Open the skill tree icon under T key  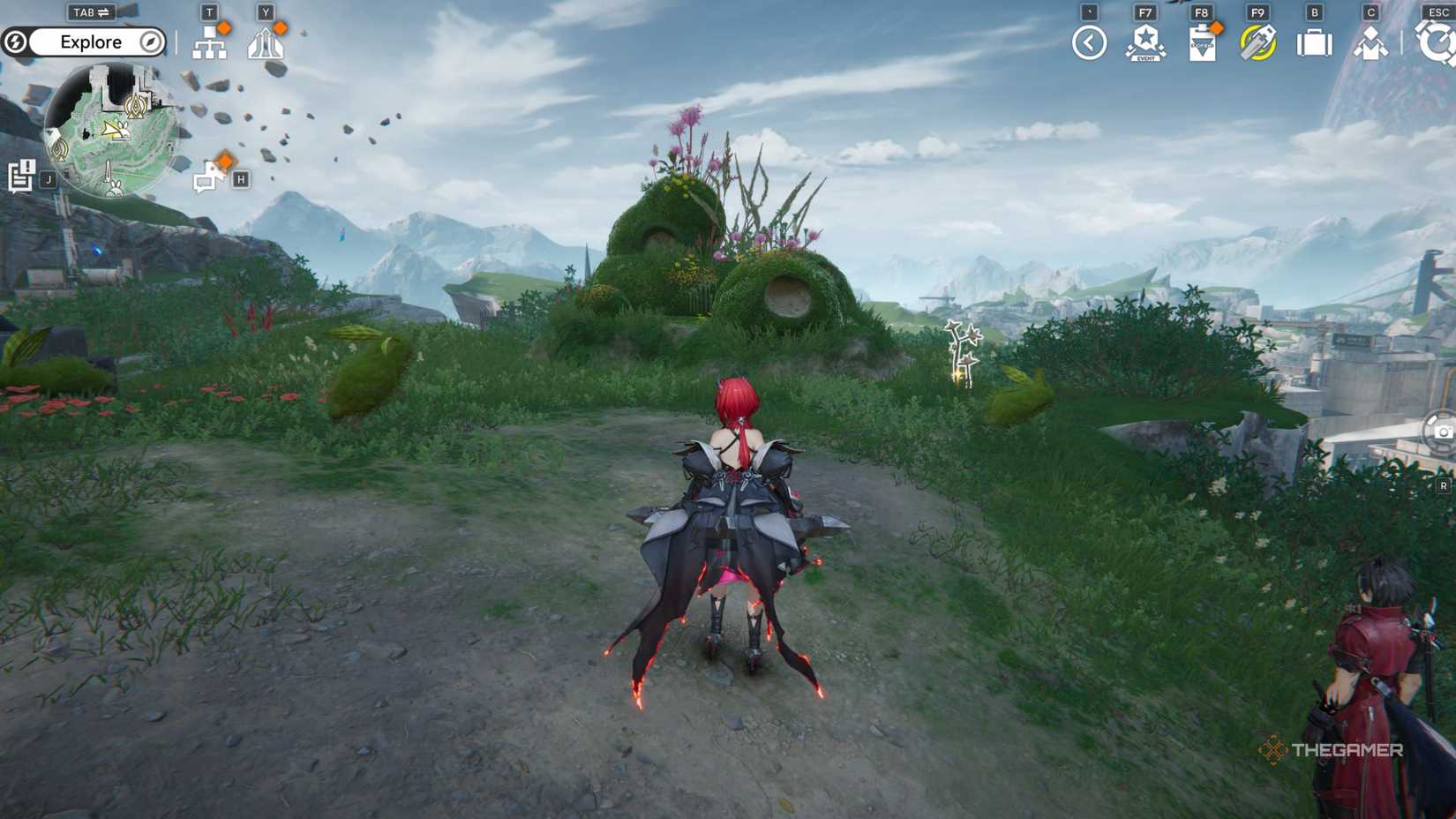[x=210, y=44]
